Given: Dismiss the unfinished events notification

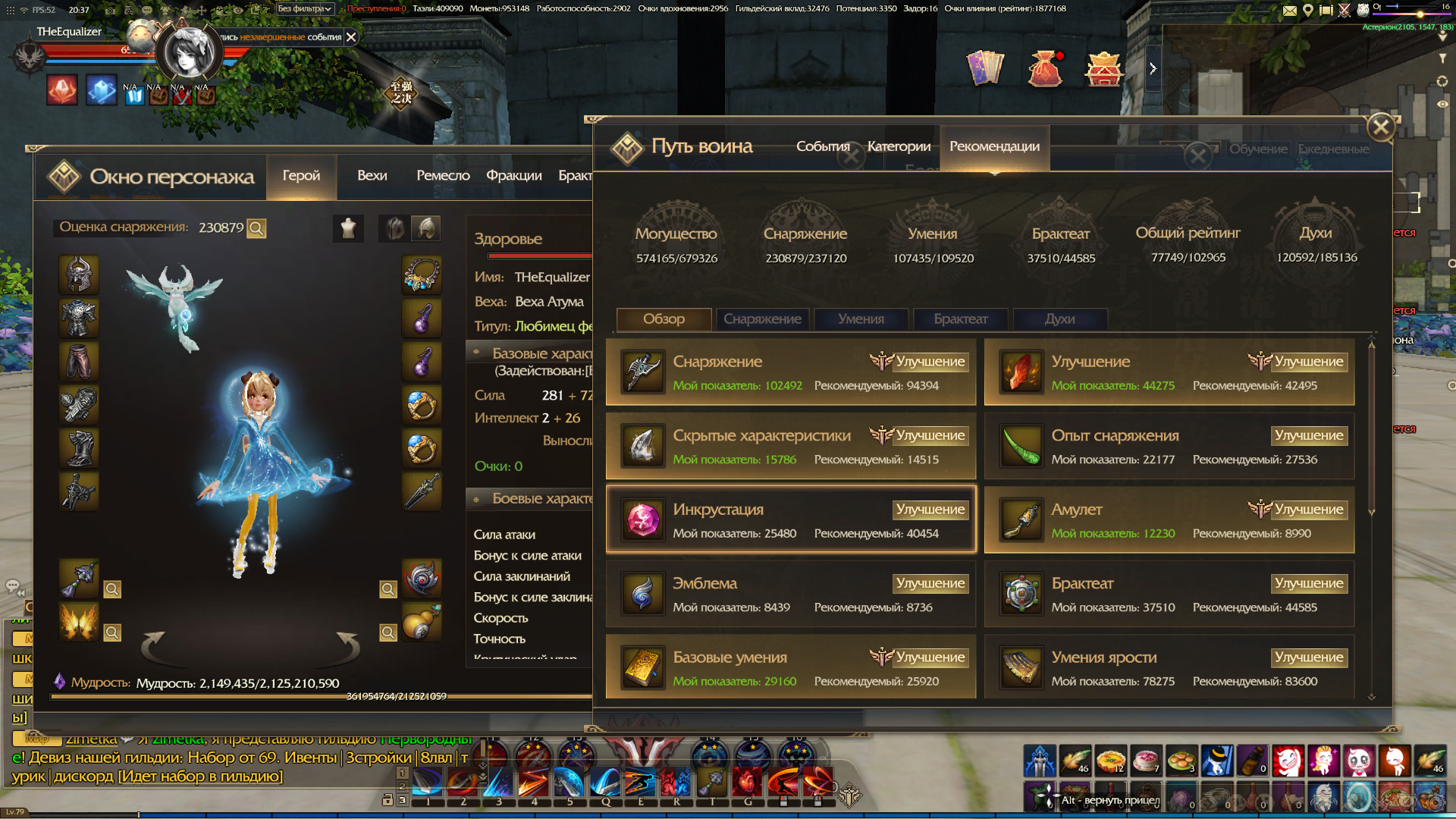Looking at the screenshot, I should [x=351, y=37].
